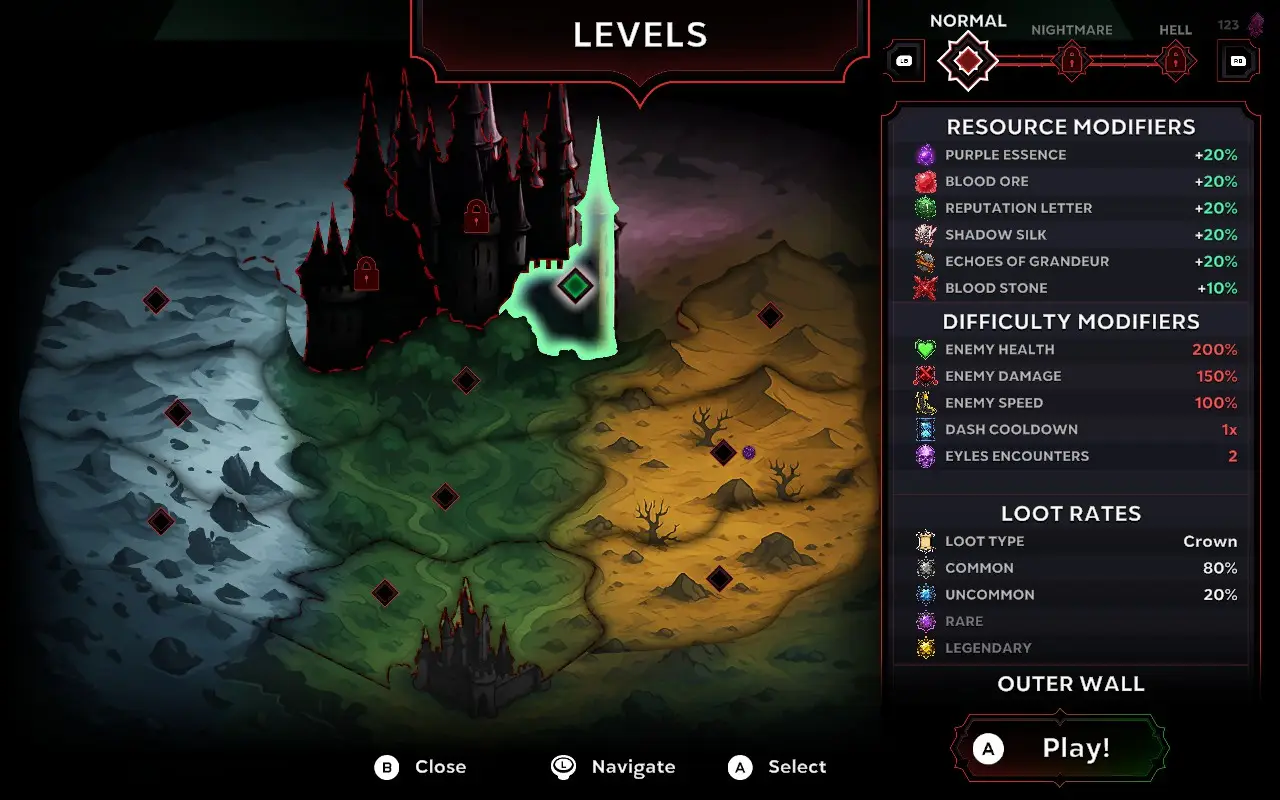Viewport: 1280px width, 800px height.
Task: Click the LB page button
Action: [905, 60]
